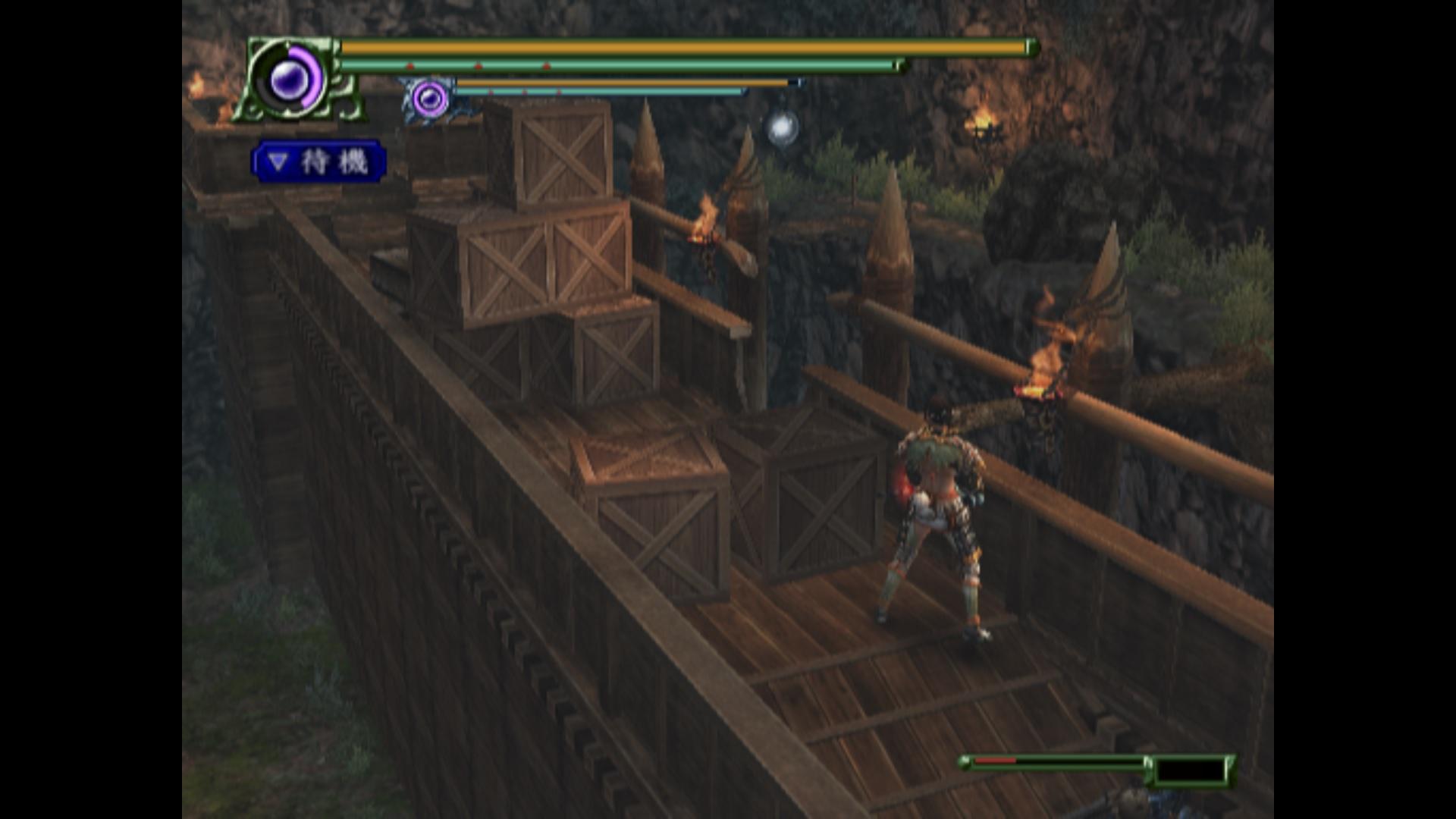
Task: Select the 待機 standby command label
Action: pos(319,162)
